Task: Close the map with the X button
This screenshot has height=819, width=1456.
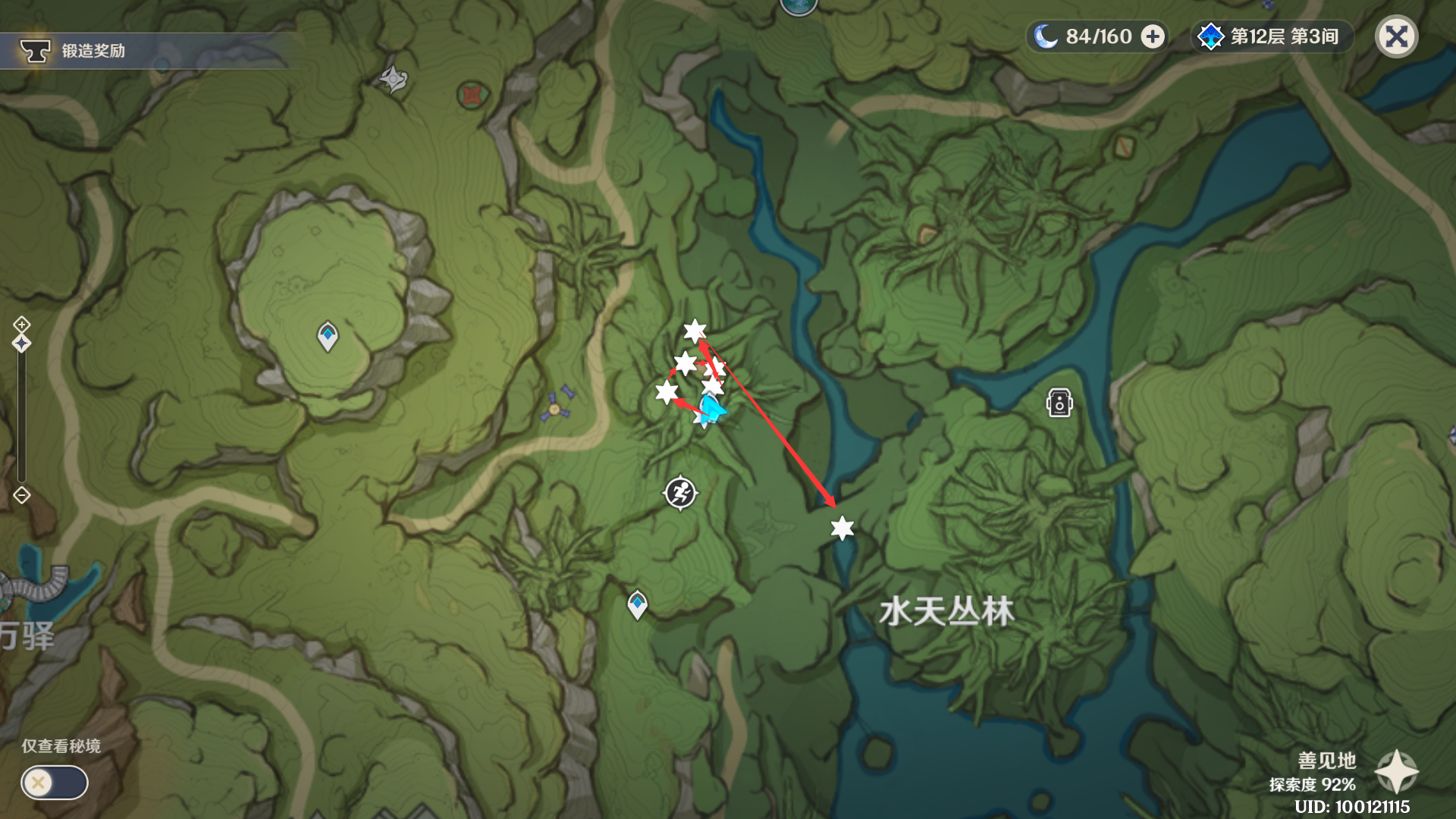Action: [1396, 36]
